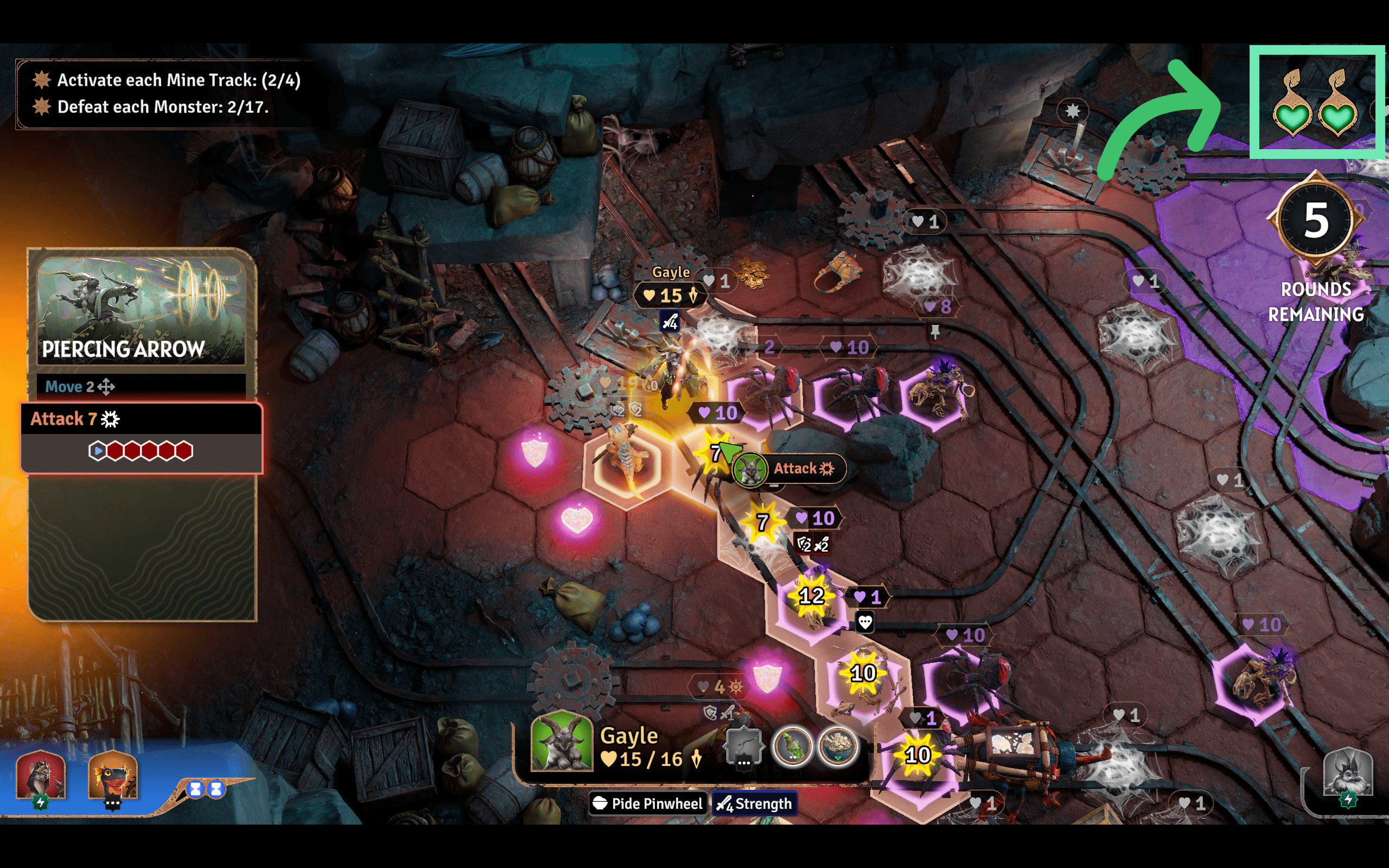
Task: Click the Rounds Remaining counter badge
Action: [1316, 221]
